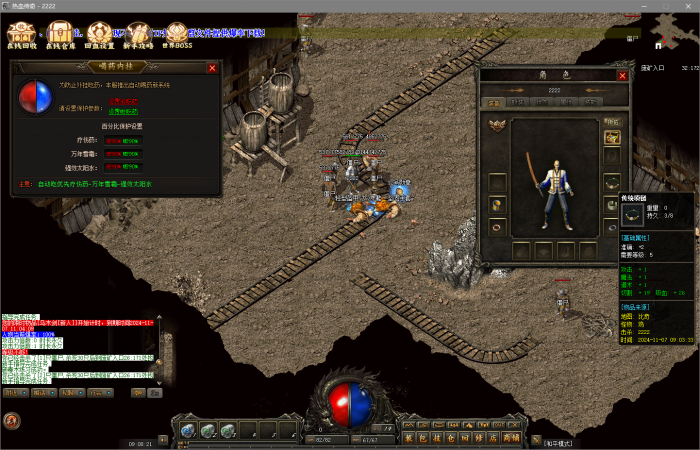Use the first potion in the hotbar

click(187, 430)
